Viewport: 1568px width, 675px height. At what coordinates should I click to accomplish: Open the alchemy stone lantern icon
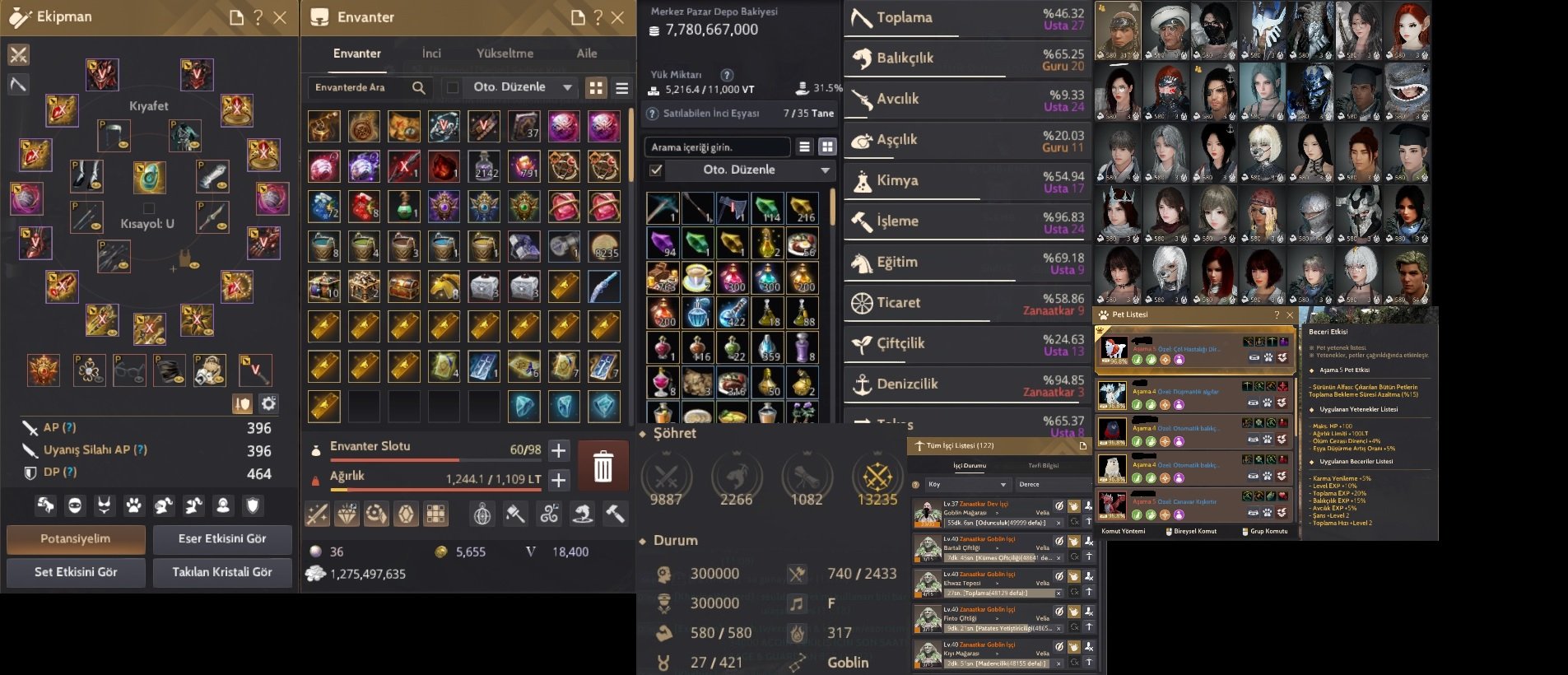point(482,514)
